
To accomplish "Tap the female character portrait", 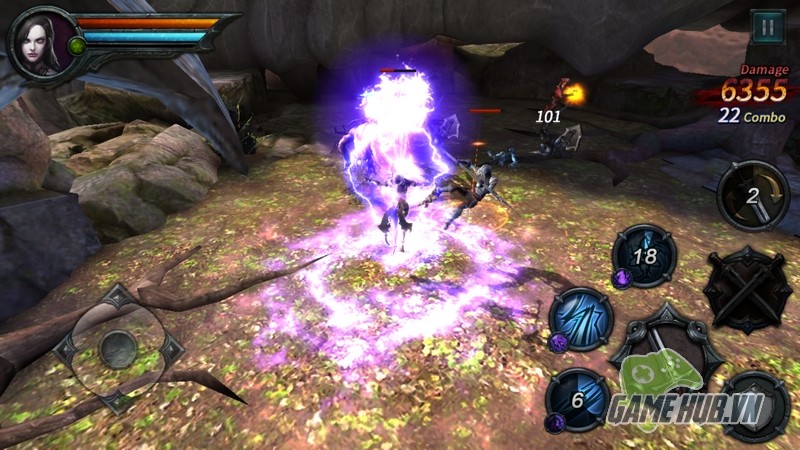I will [40, 40].
